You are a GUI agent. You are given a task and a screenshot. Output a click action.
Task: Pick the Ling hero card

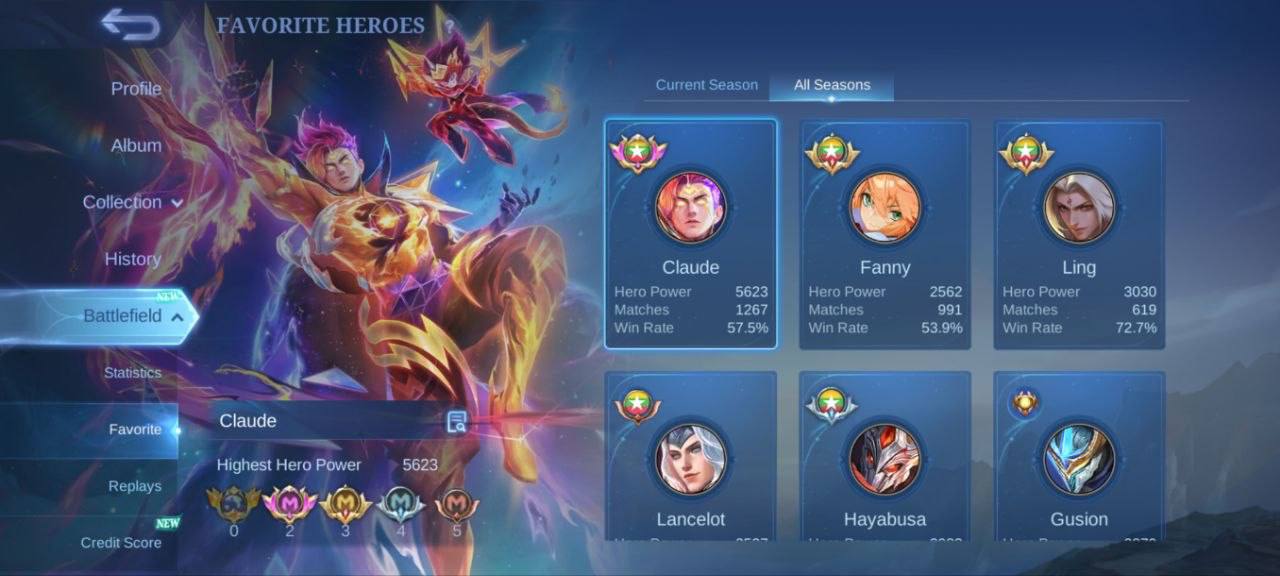click(x=1079, y=234)
